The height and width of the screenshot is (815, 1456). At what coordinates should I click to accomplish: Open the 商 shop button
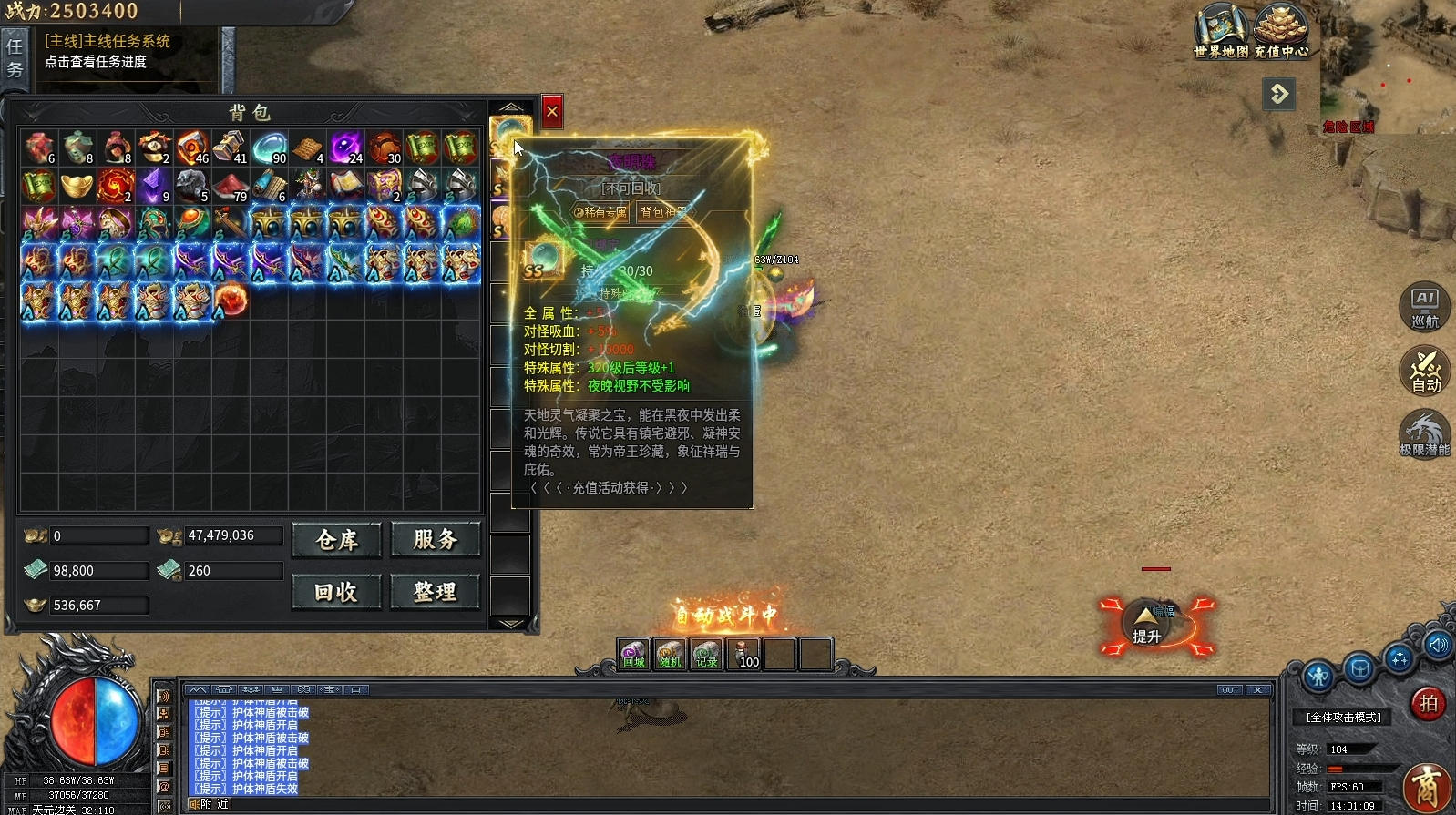tap(1427, 788)
